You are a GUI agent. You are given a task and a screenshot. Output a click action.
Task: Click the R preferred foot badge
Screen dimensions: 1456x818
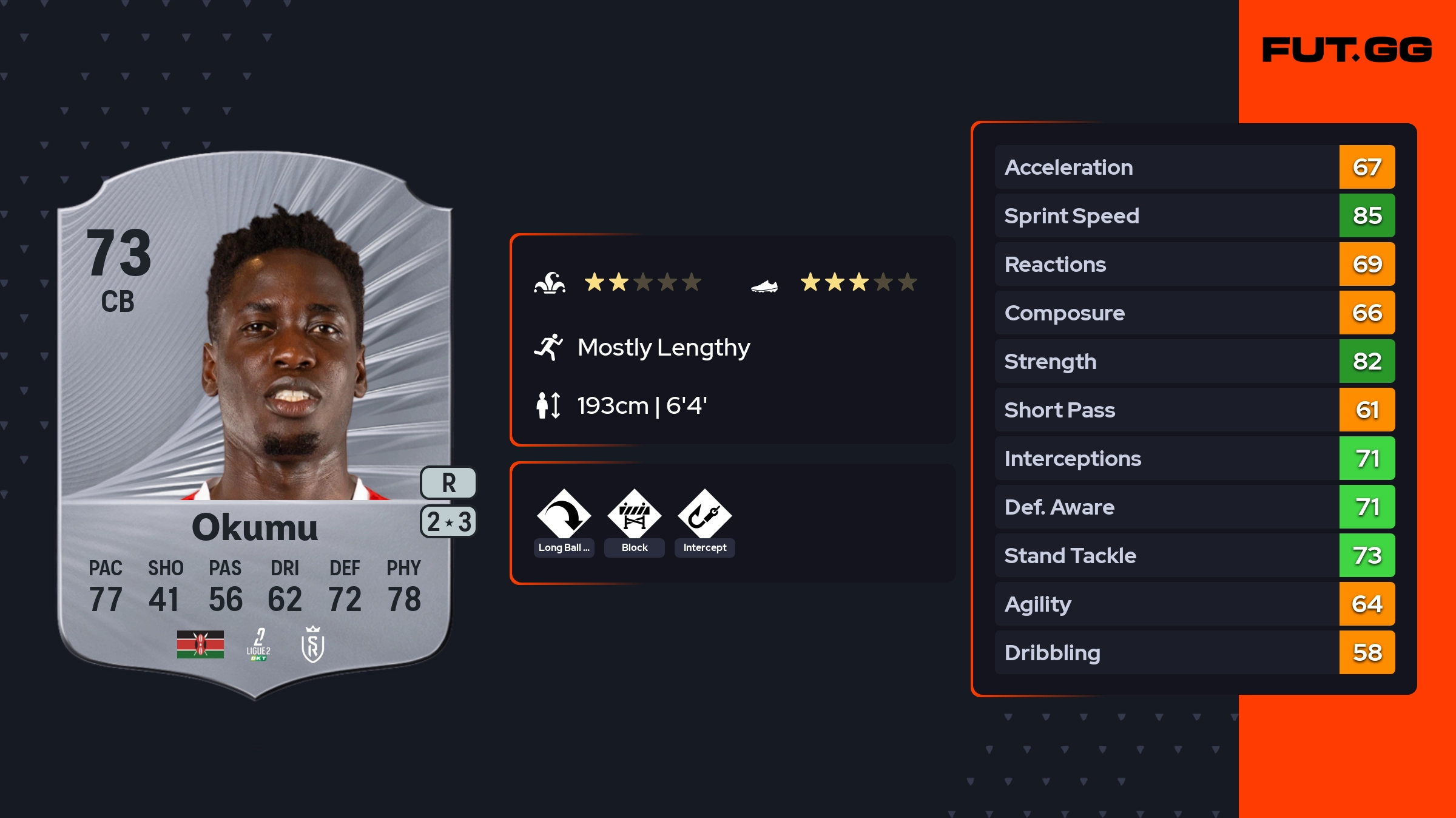click(448, 483)
